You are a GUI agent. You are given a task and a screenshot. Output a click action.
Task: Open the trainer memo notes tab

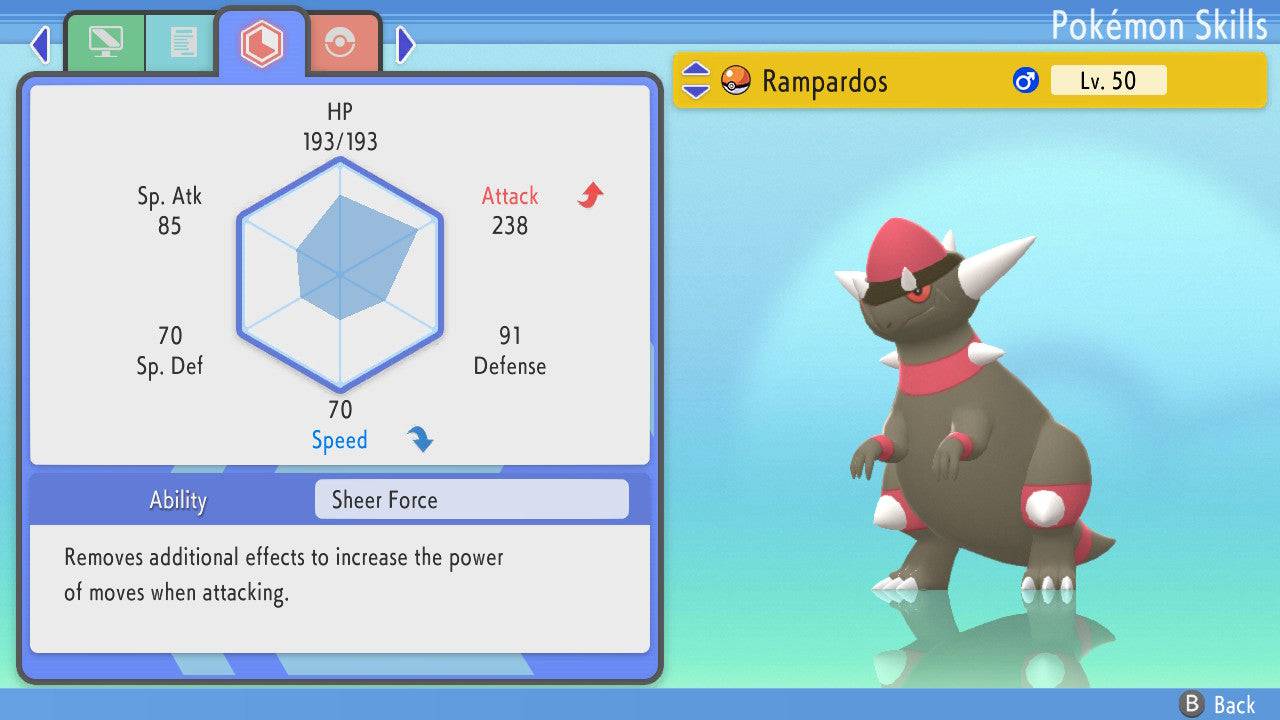point(181,43)
